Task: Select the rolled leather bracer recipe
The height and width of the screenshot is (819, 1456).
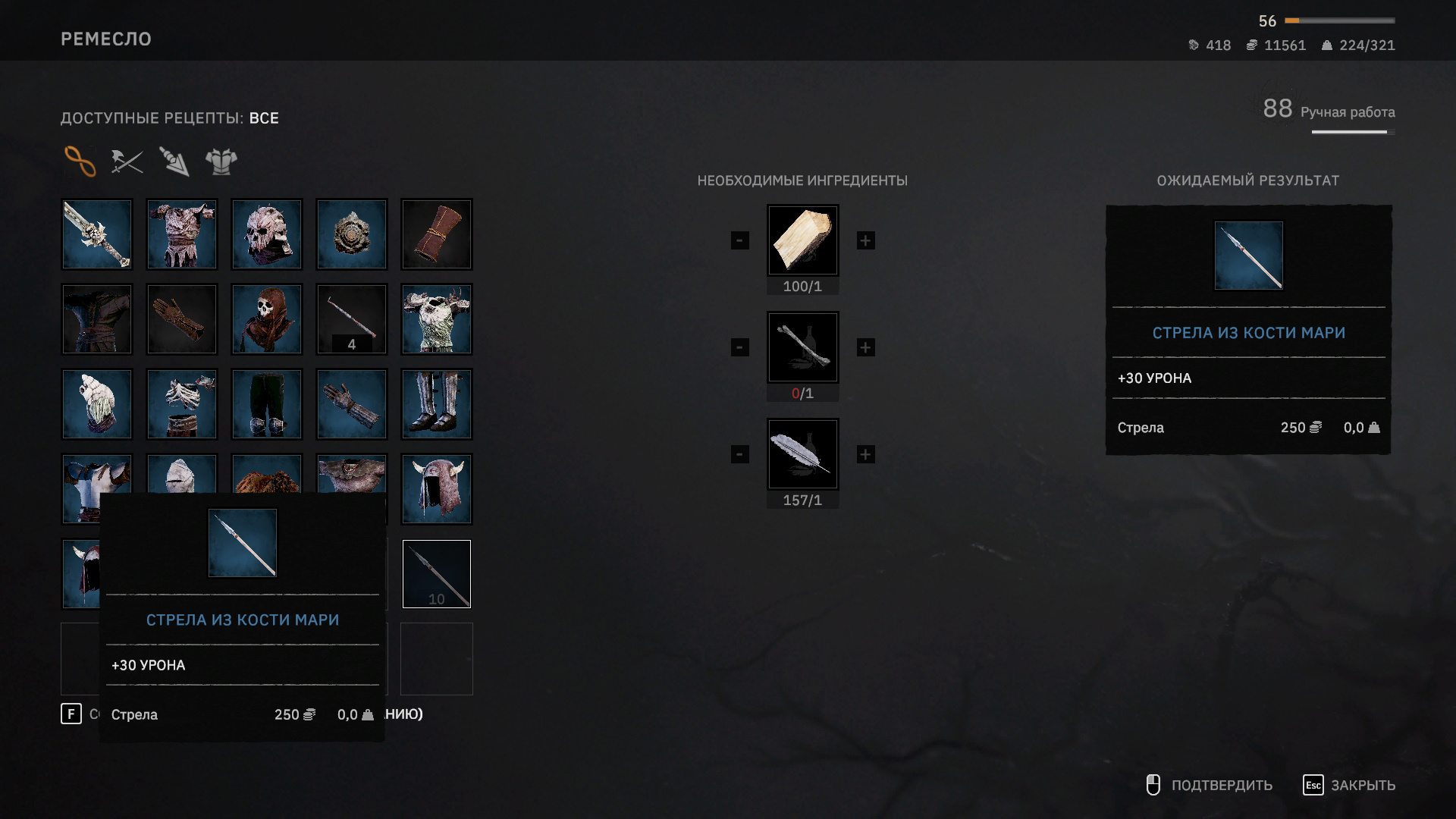Action: coord(437,234)
